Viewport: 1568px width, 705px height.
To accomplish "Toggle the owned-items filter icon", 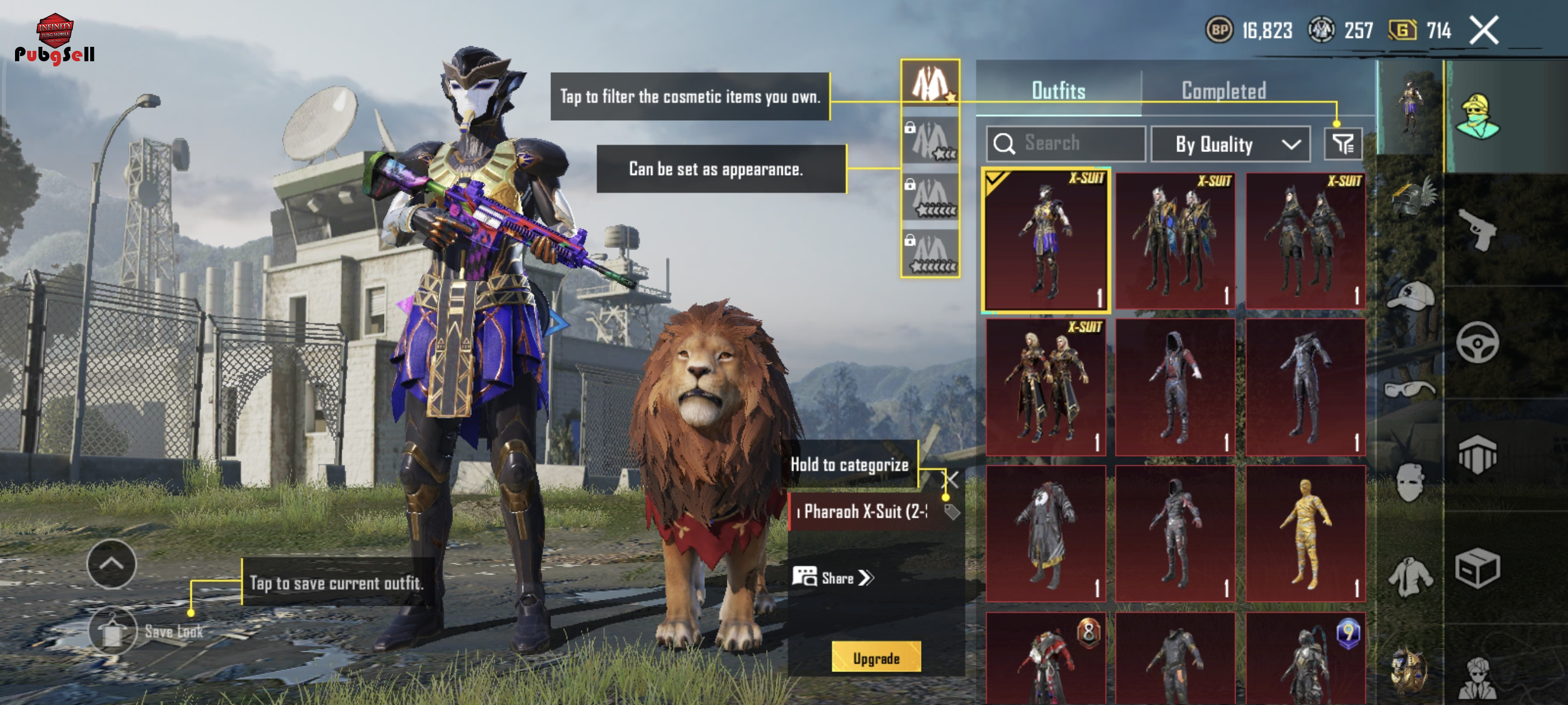I will click(1343, 144).
